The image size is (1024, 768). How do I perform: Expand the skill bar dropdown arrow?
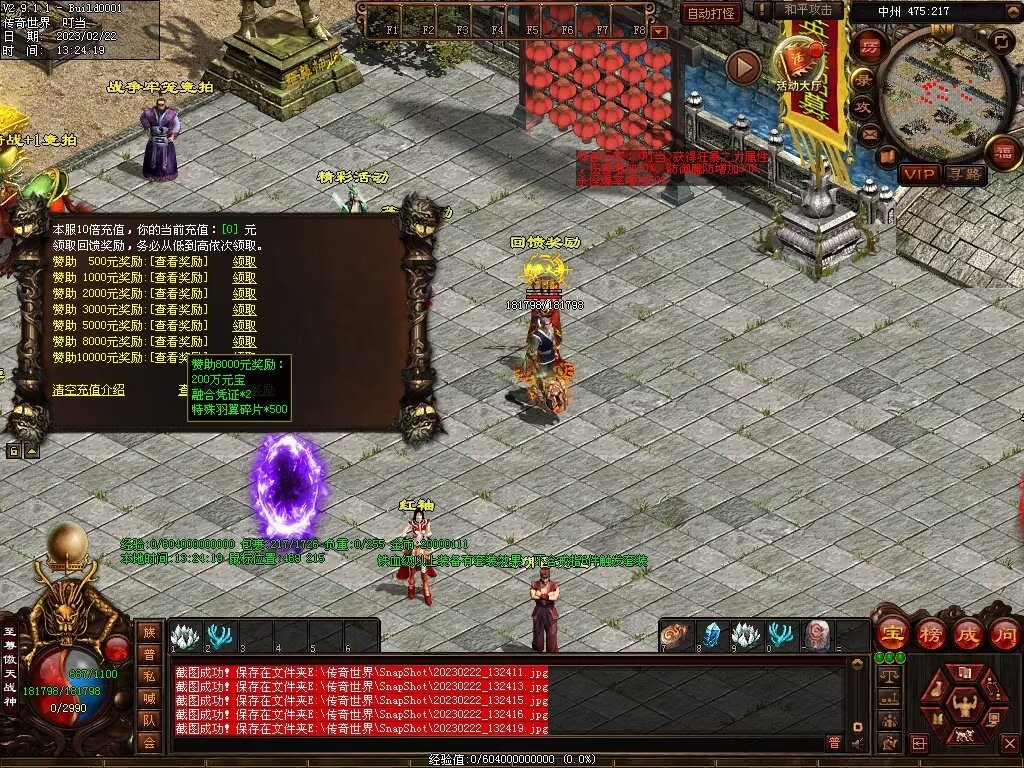tap(659, 31)
